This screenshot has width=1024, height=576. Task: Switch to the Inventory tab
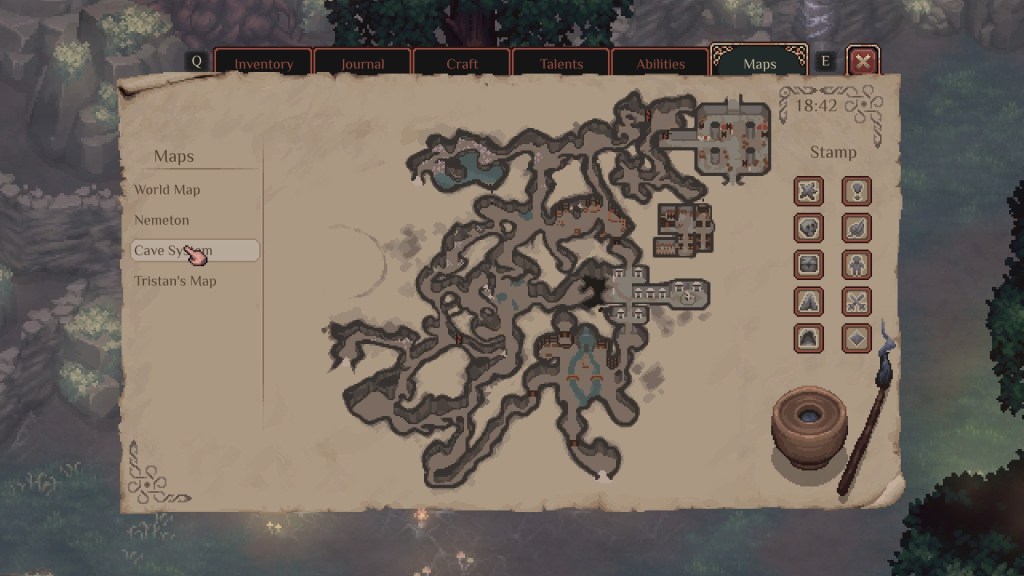pyautogui.click(x=263, y=63)
